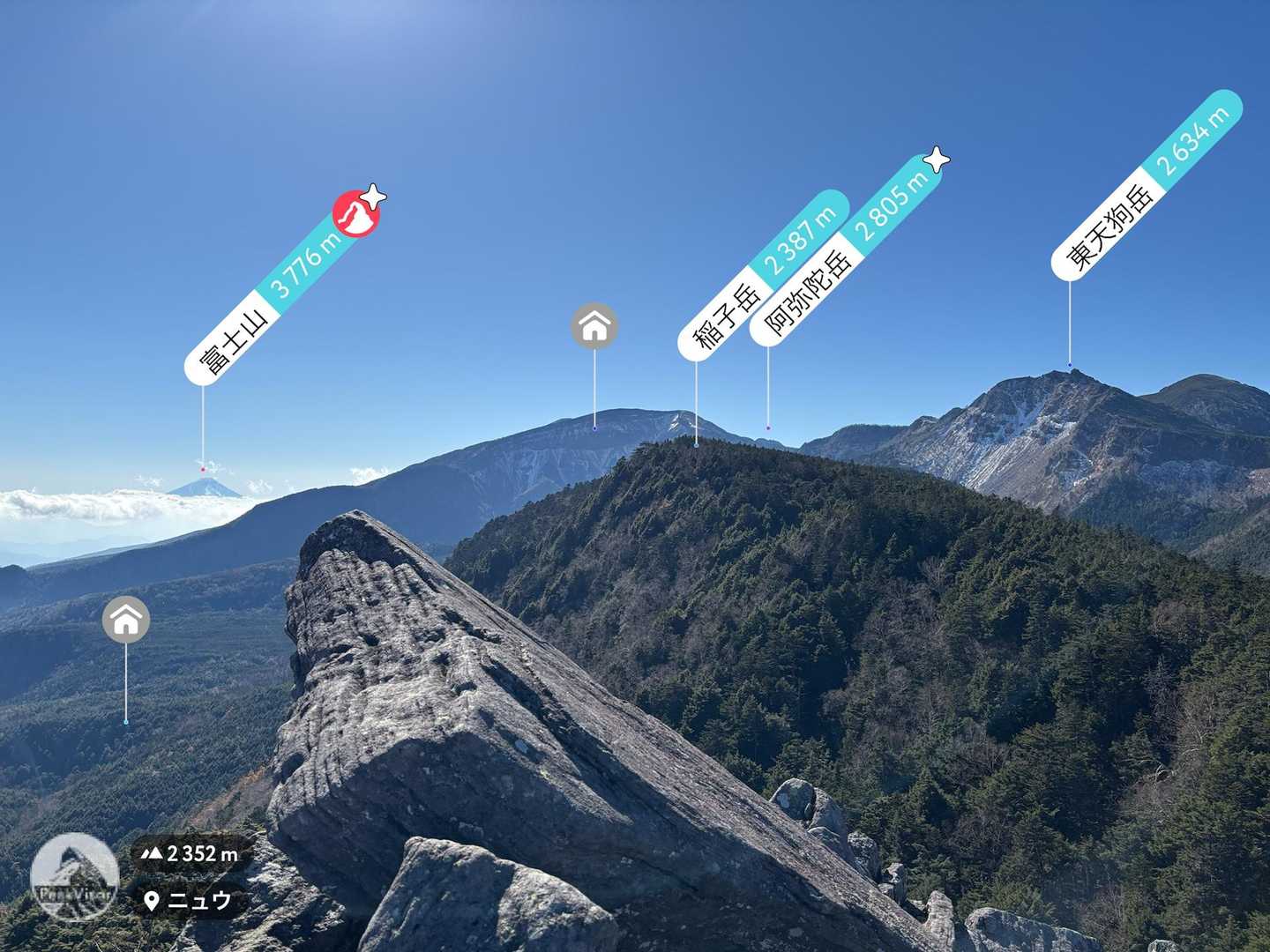
Task: Choose the 東天狗岳 2634 m peak label
Action: point(1147,185)
